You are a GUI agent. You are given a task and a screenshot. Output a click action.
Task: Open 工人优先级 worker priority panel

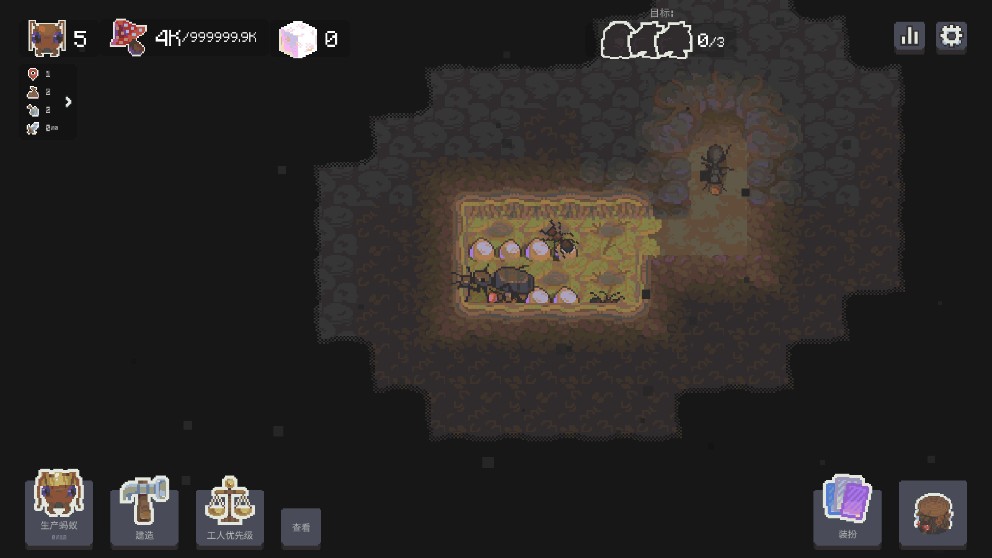pos(230,508)
